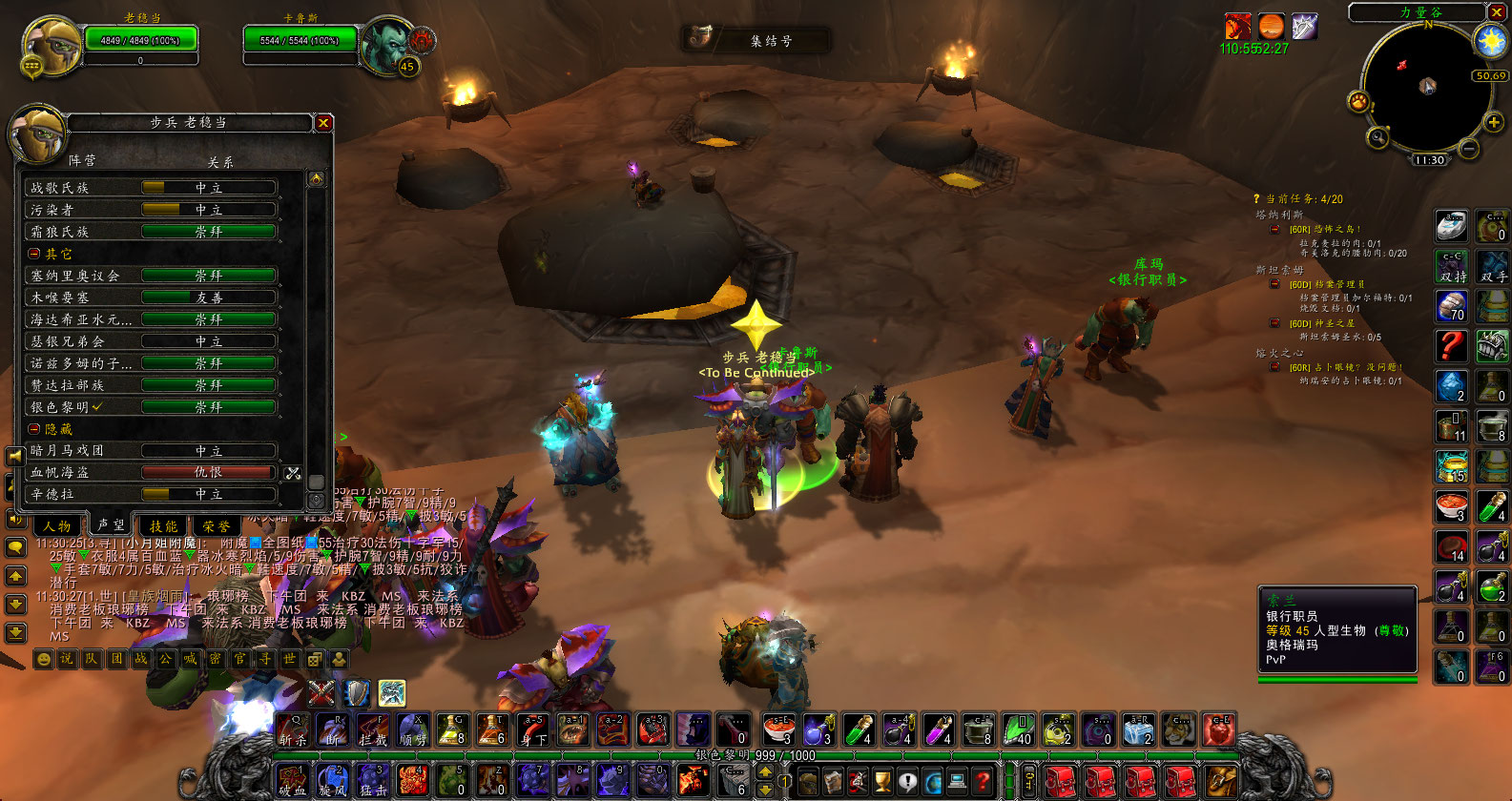Viewport: 1512px width, 801px height.
Task: Zoom out the minimap
Action: [1469, 149]
